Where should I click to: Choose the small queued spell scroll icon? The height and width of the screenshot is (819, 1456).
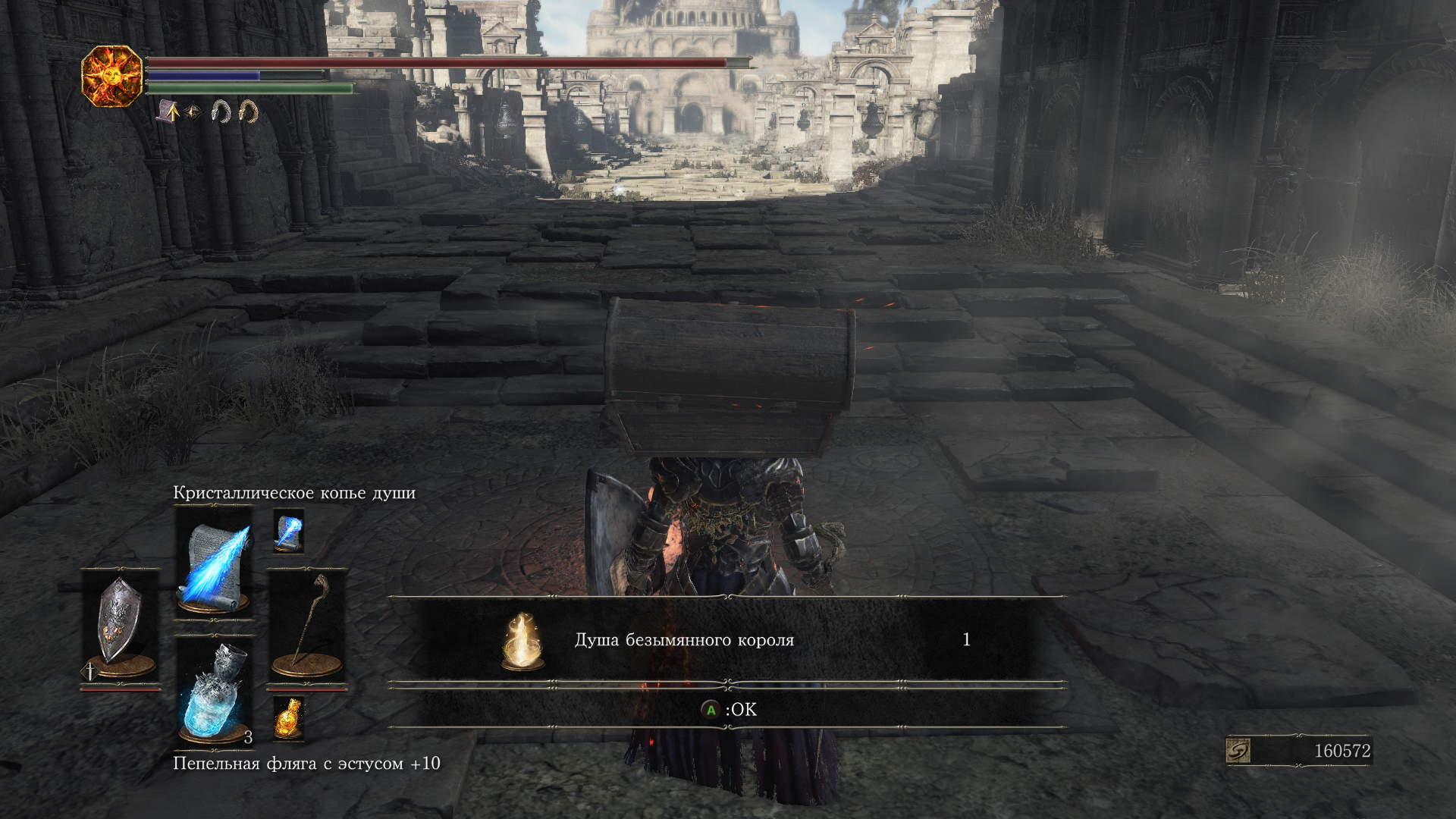pos(288,531)
